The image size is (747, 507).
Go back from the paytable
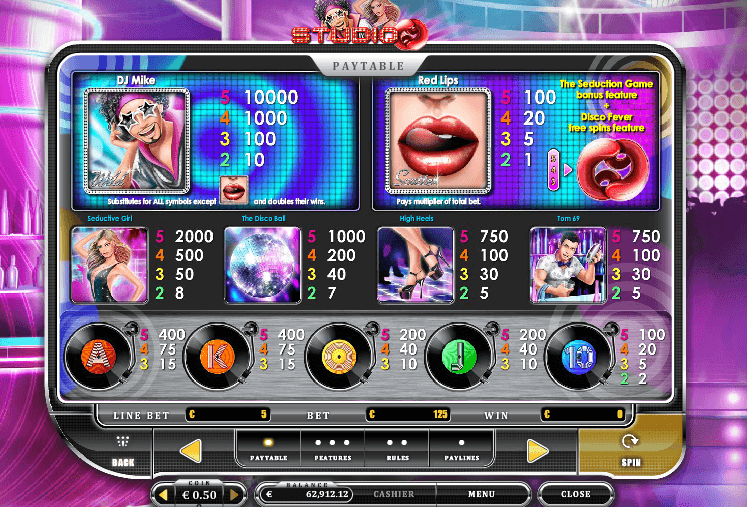tap(123, 450)
